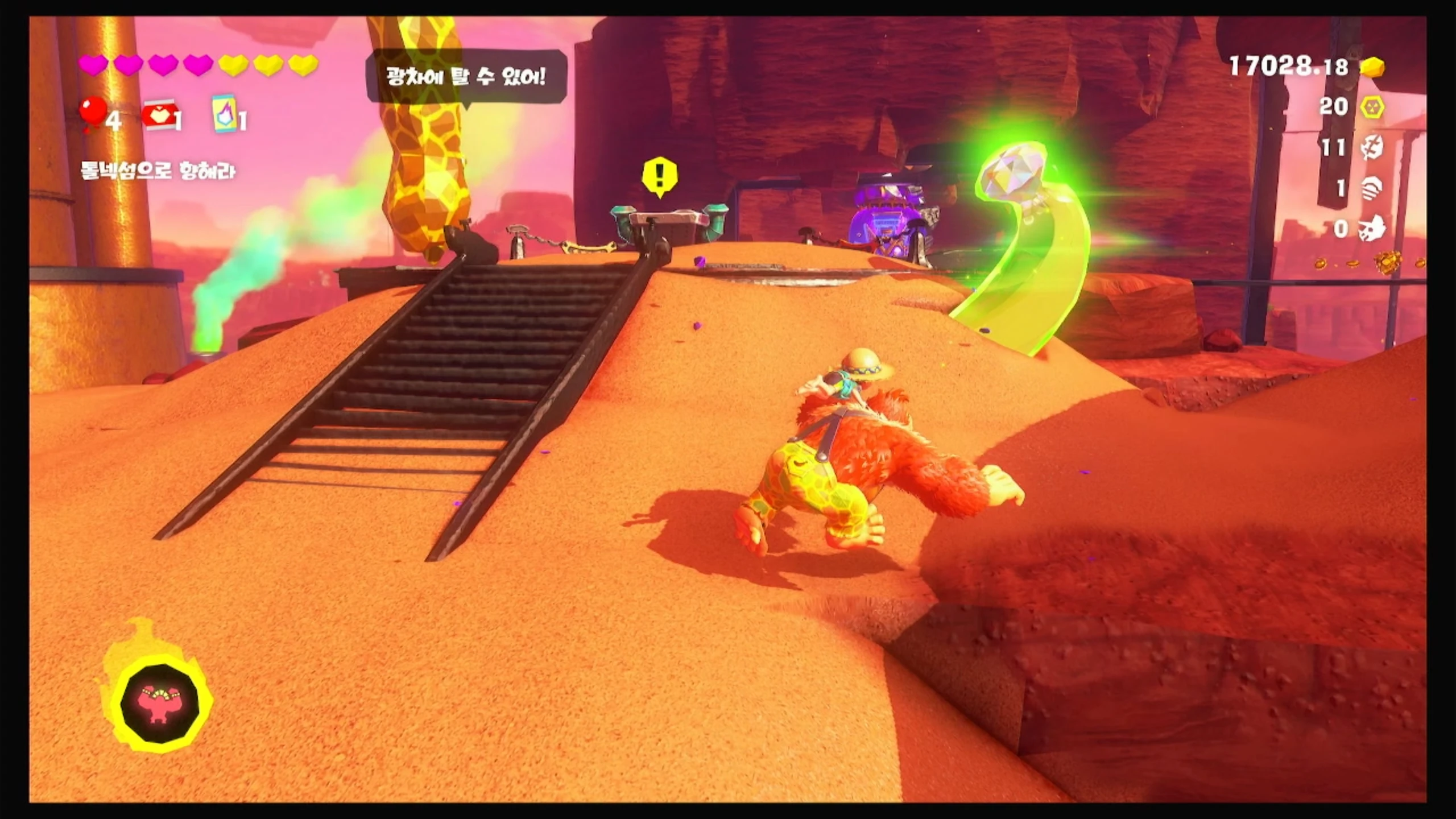Select the striped shell fossil icon
The image size is (1456, 819).
pos(1372,188)
